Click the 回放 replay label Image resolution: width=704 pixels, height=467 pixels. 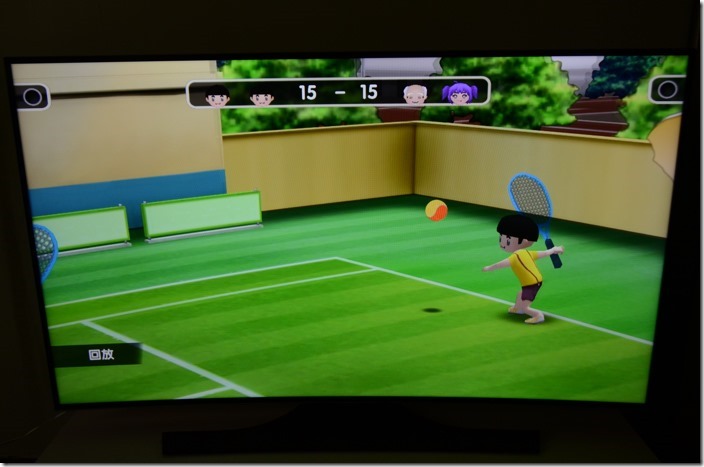pyautogui.click(x=99, y=354)
